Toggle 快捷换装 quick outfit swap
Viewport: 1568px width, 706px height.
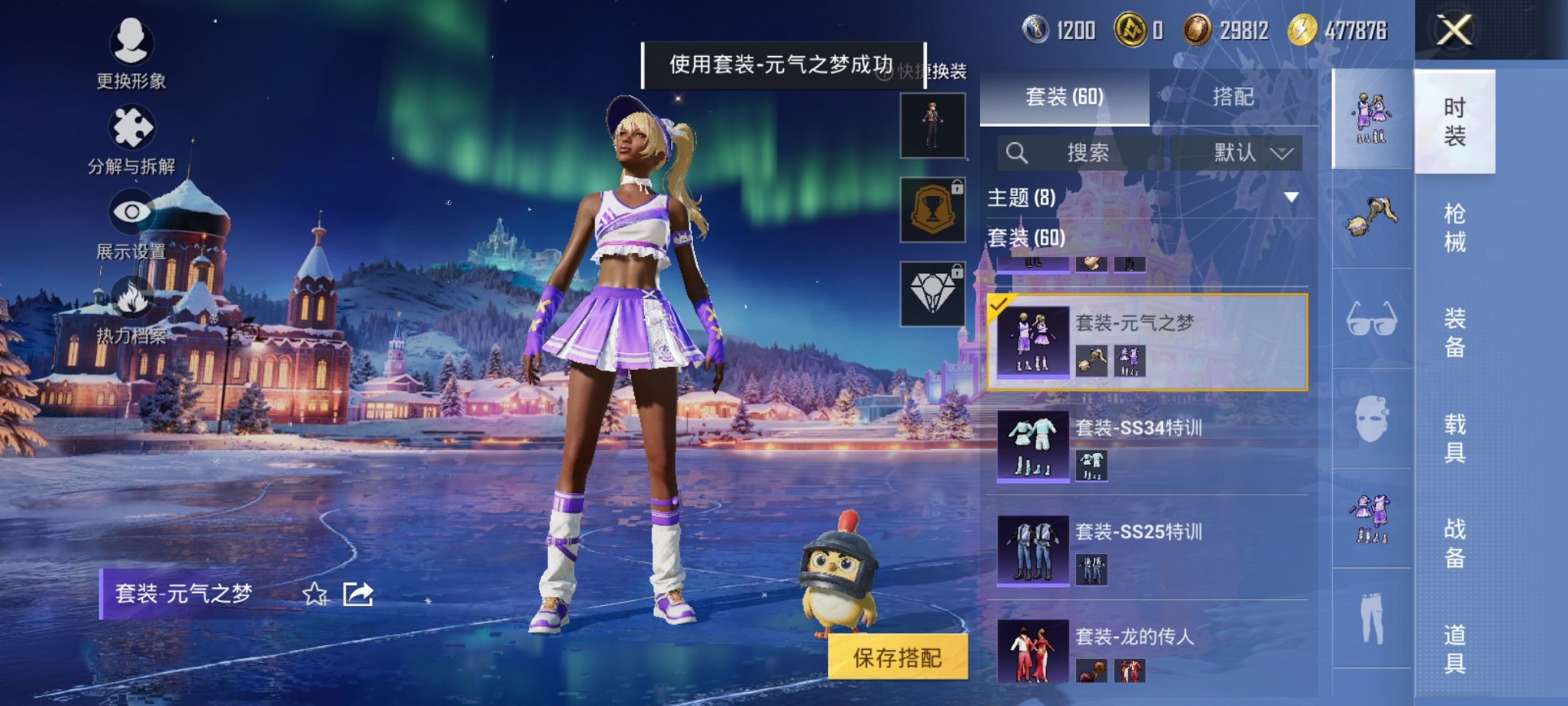[x=933, y=69]
